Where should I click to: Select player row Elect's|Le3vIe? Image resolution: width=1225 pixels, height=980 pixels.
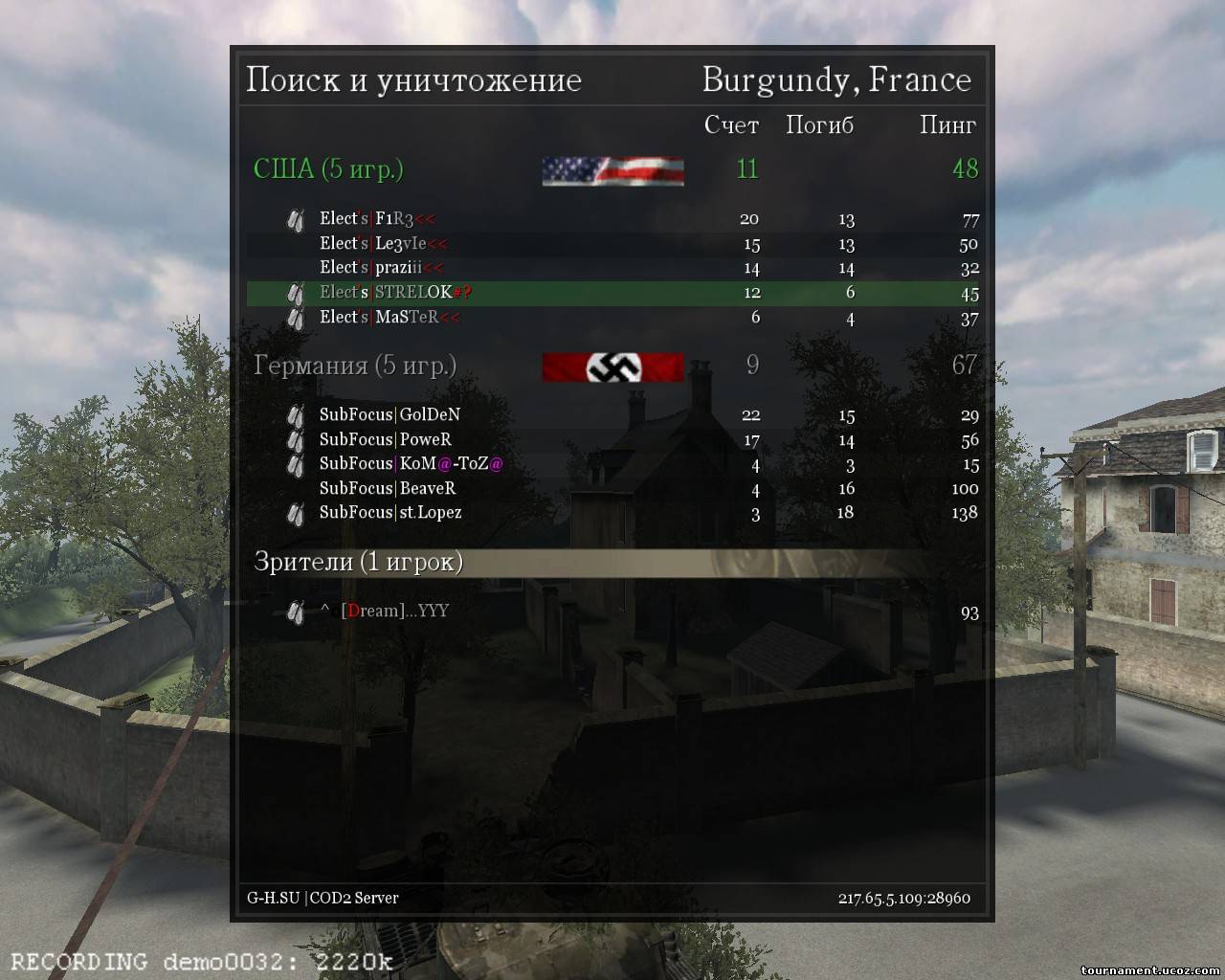[x=612, y=244]
